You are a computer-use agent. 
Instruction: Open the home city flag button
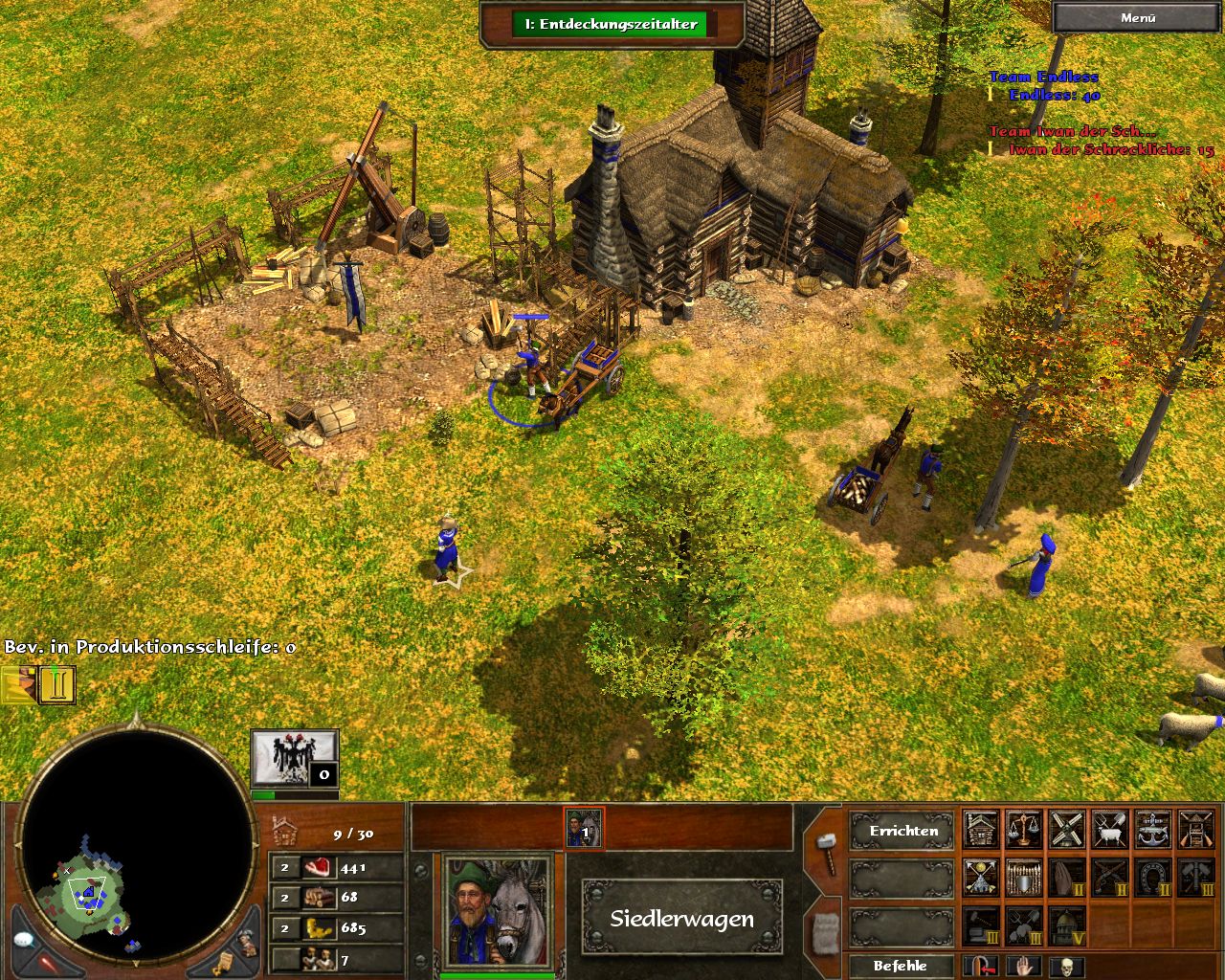295,760
